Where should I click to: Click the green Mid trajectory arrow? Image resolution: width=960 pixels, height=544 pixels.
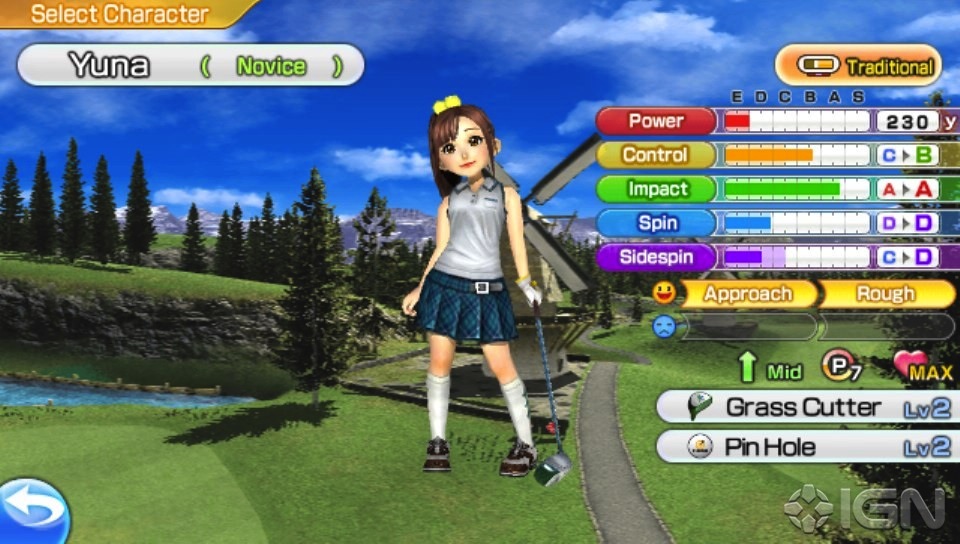[747, 368]
